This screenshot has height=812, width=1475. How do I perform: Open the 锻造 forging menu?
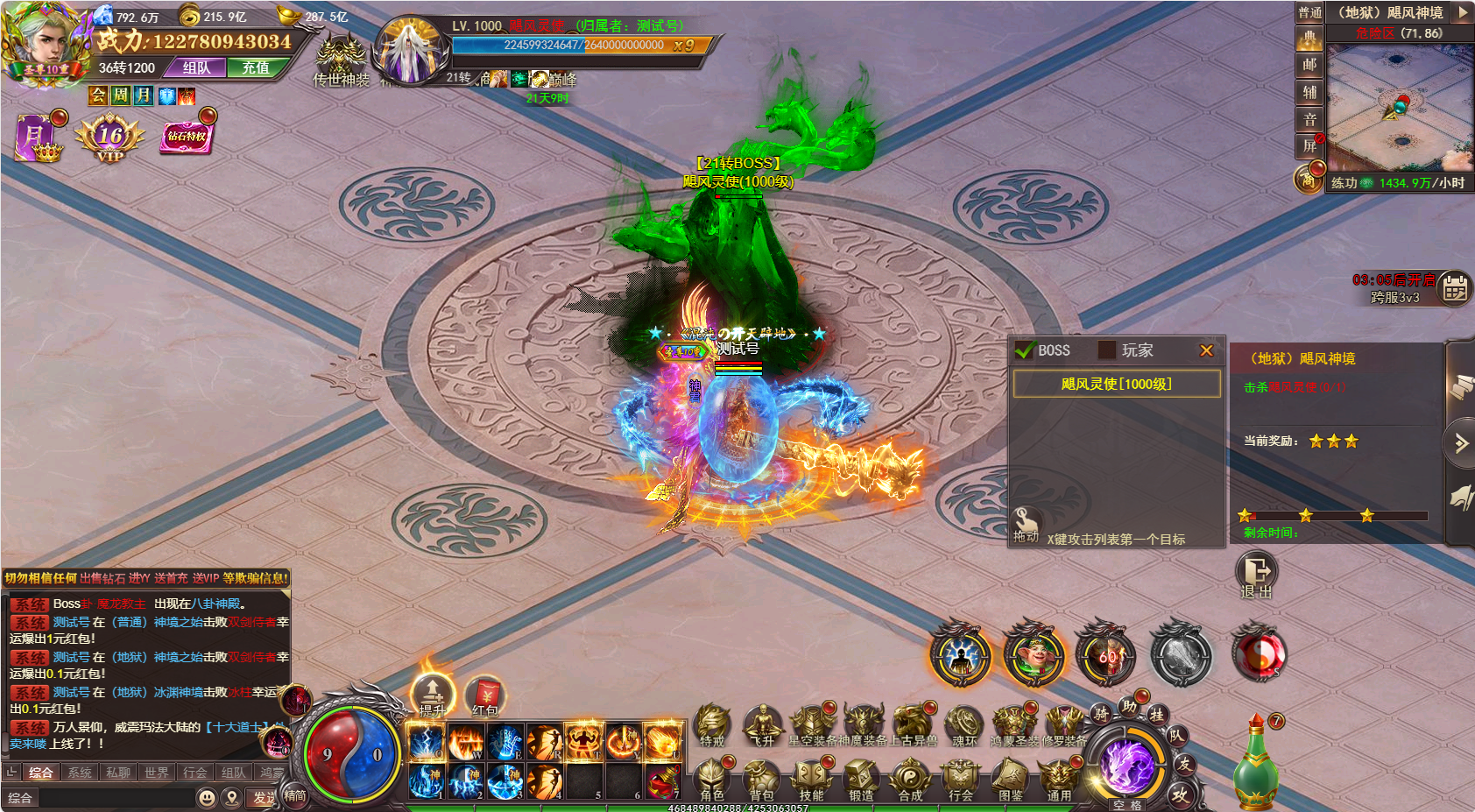[x=861, y=779]
